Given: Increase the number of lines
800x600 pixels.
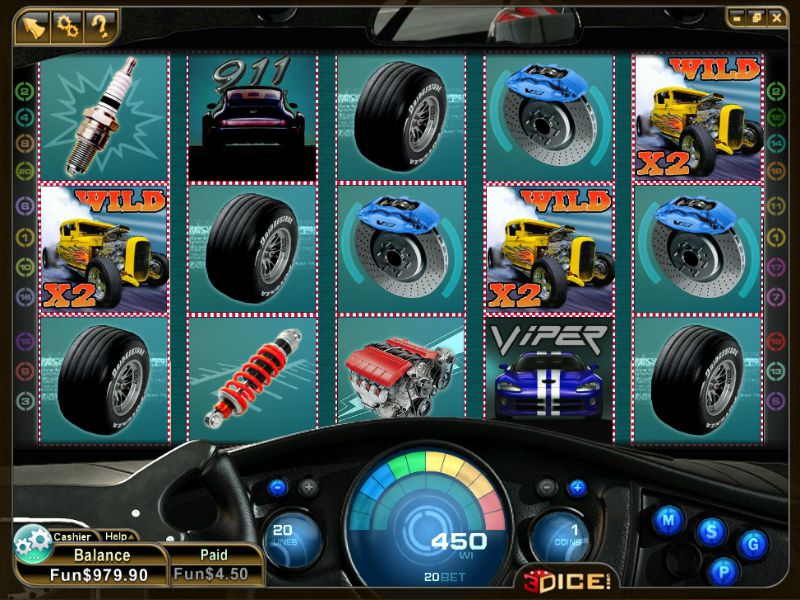Looking at the screenshot, I should pyautogui.click(x=309, y=488).
